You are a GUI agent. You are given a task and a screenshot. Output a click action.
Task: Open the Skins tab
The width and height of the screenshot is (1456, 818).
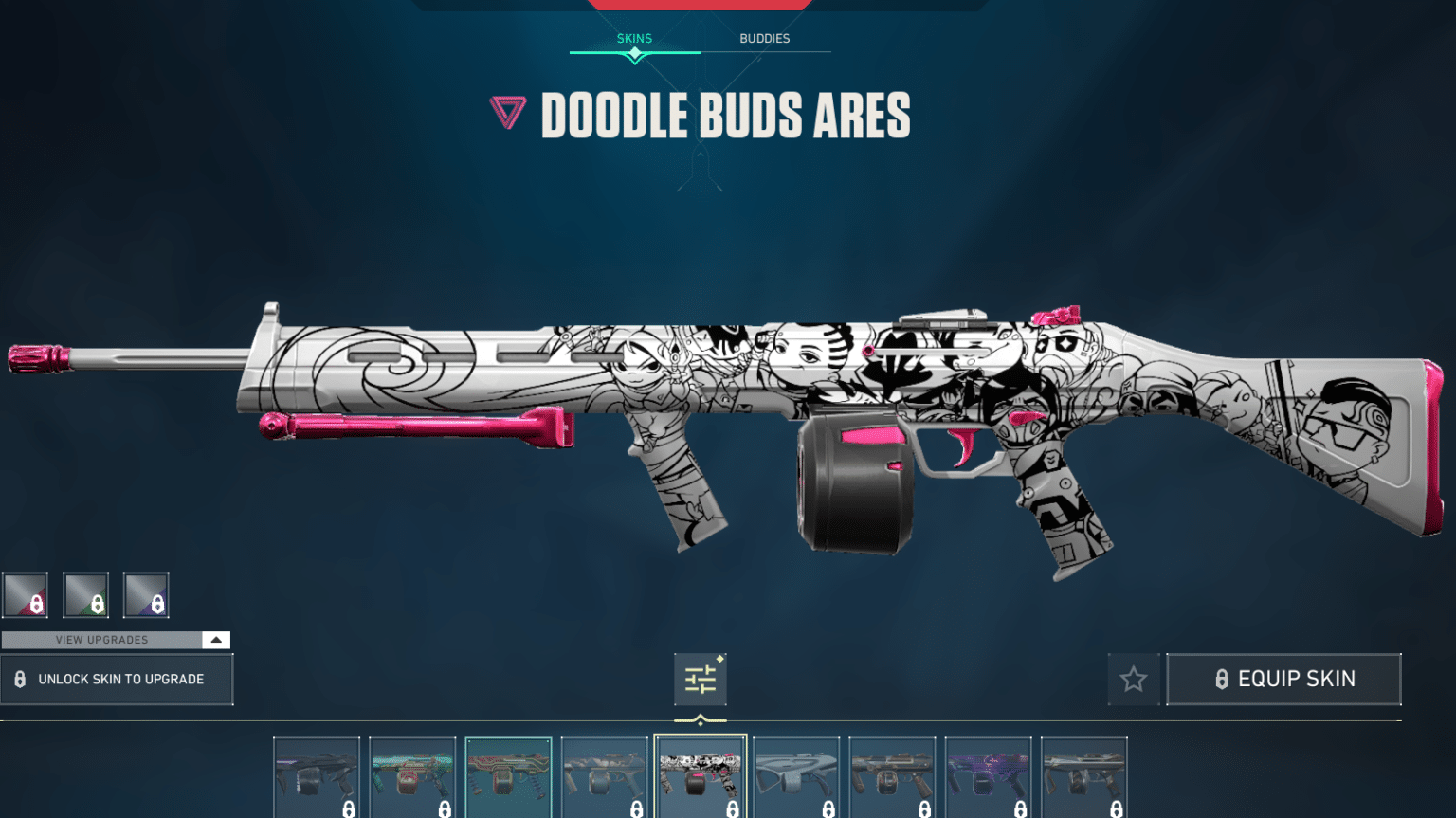point(634,39)
